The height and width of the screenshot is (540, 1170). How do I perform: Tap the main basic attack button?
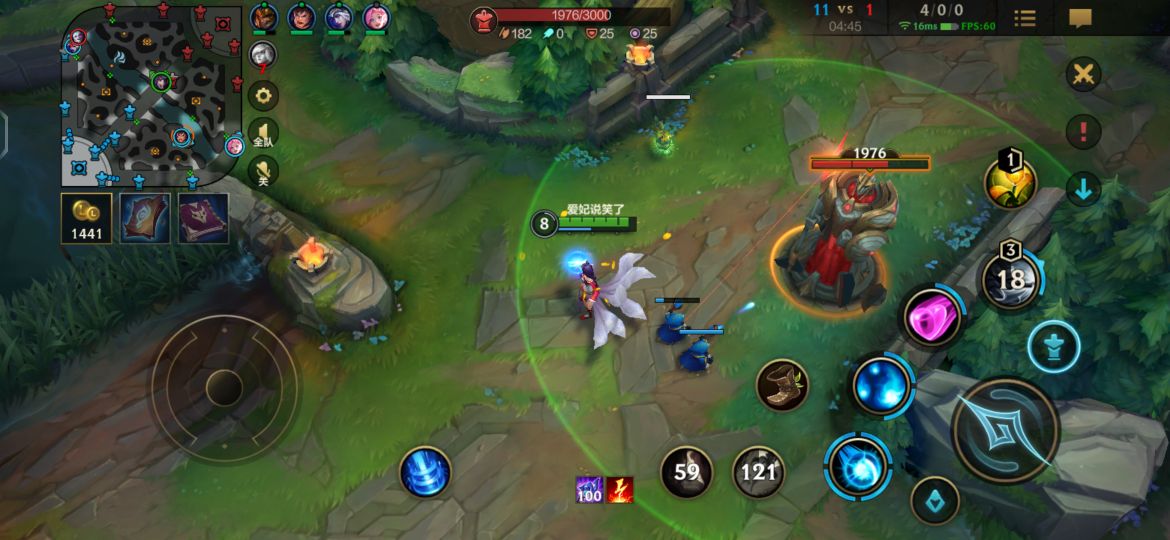coord(1005,431)
